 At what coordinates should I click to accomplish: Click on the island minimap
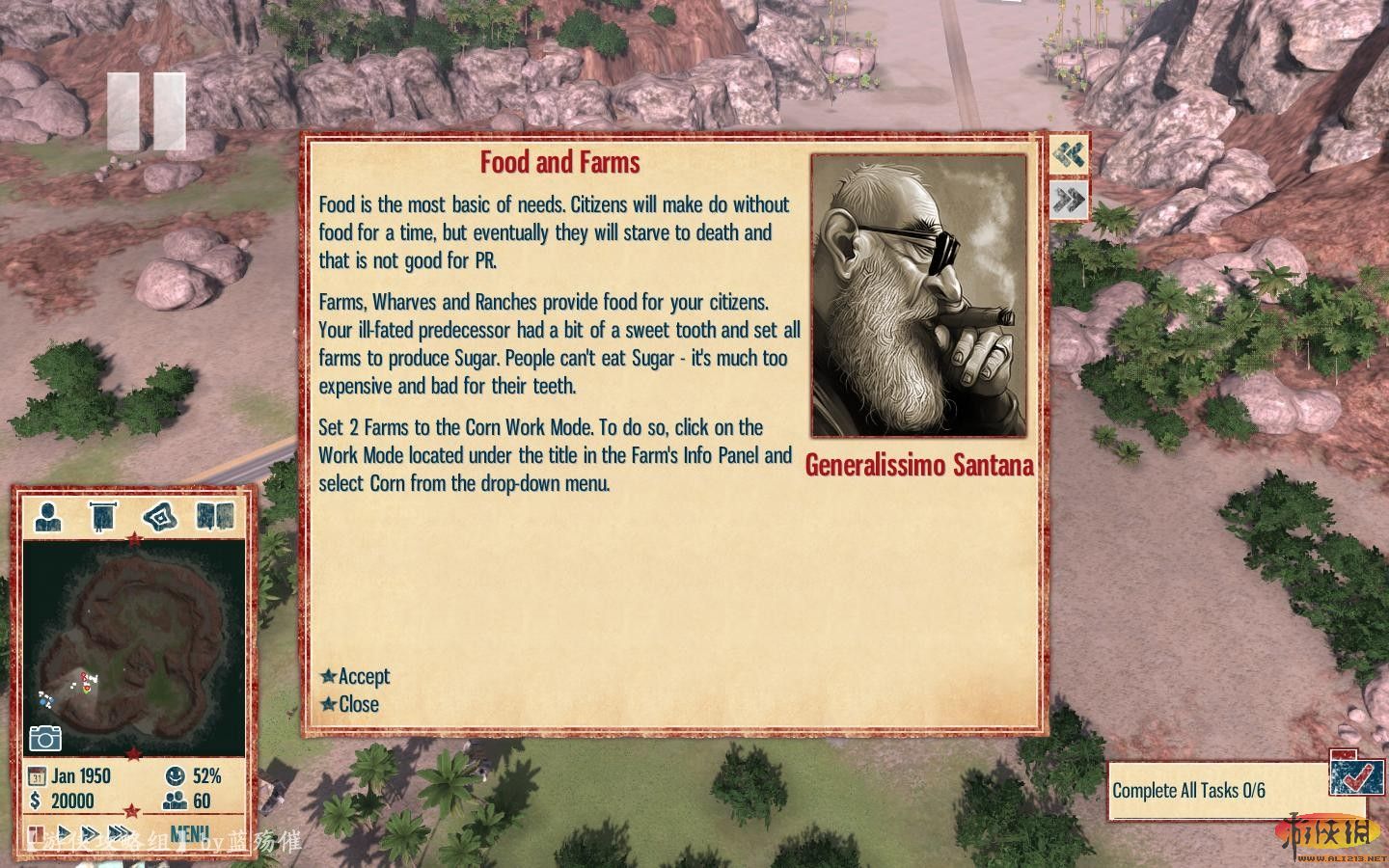coord(133,646)
